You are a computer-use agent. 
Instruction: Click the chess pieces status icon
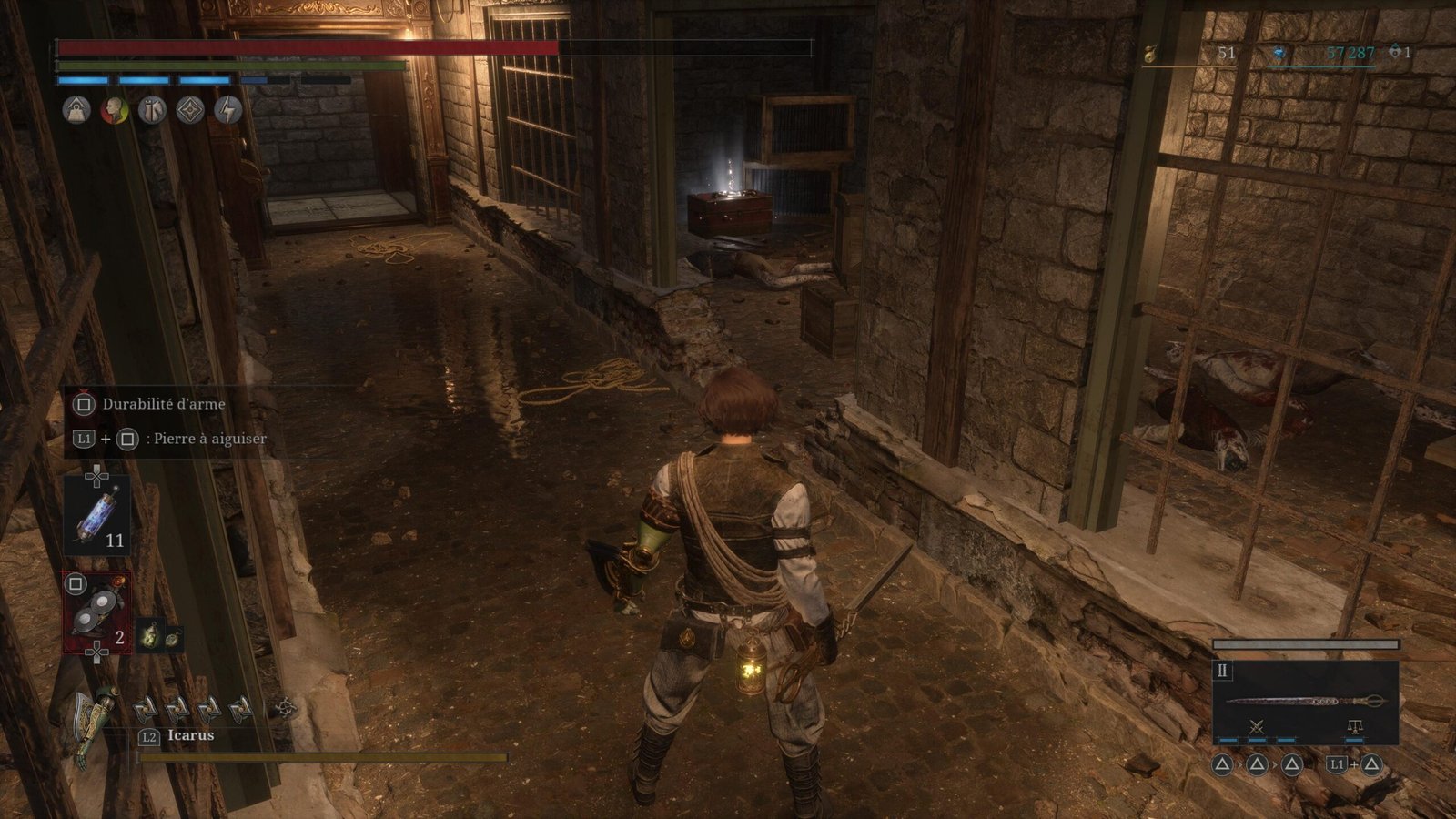pyautogui.click(x=152, y=110)
